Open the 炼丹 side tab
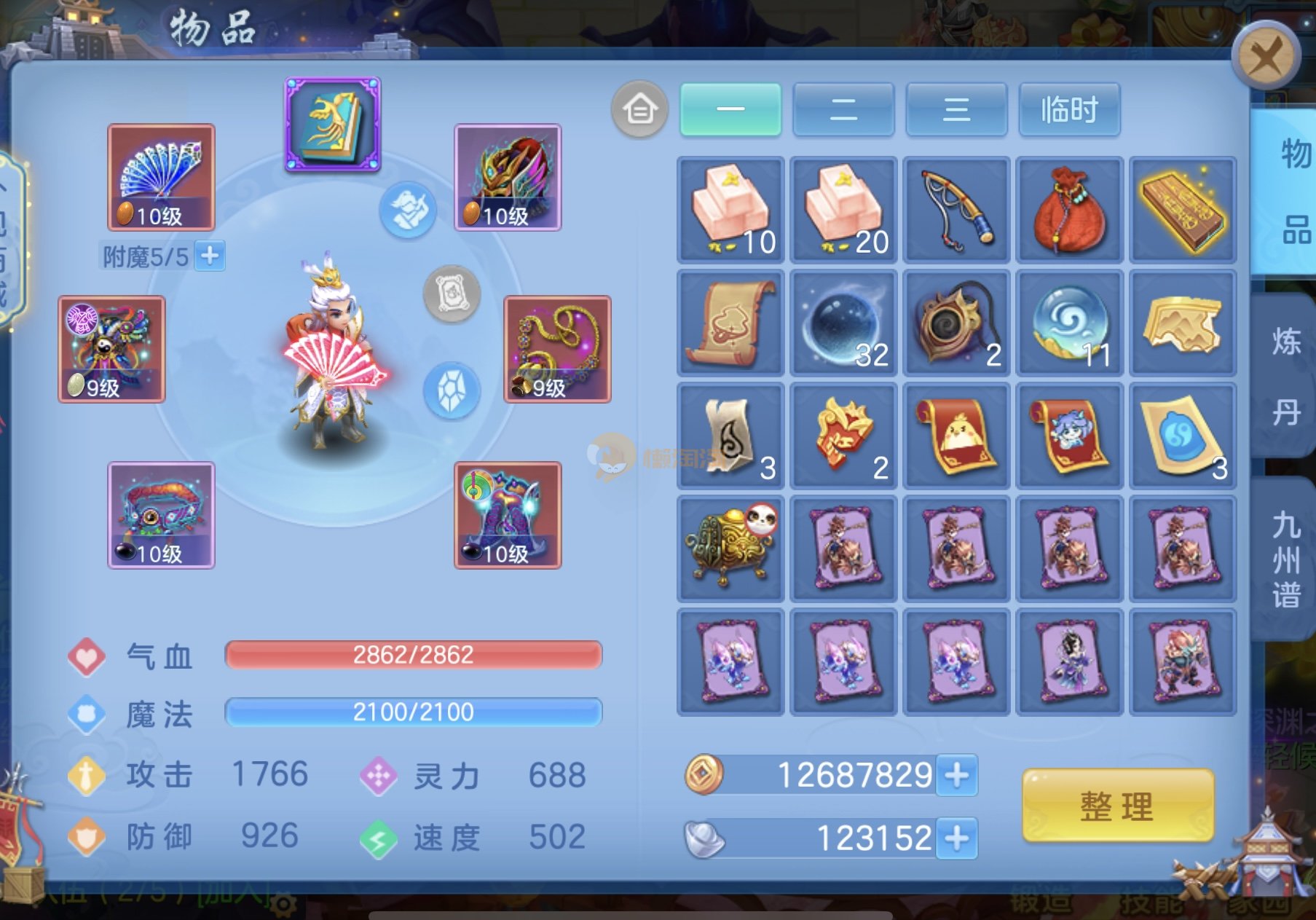 click(1286, 376)
